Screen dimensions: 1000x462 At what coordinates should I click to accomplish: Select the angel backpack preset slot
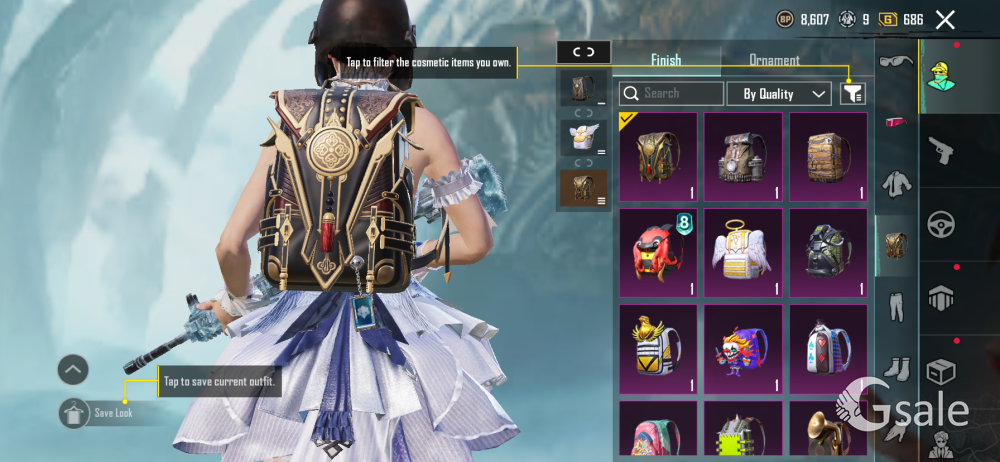coord(581,138)
